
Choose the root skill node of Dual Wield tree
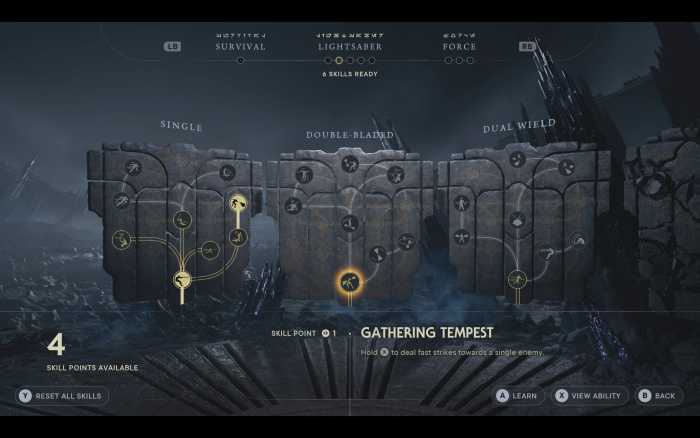tap(517, 279)
